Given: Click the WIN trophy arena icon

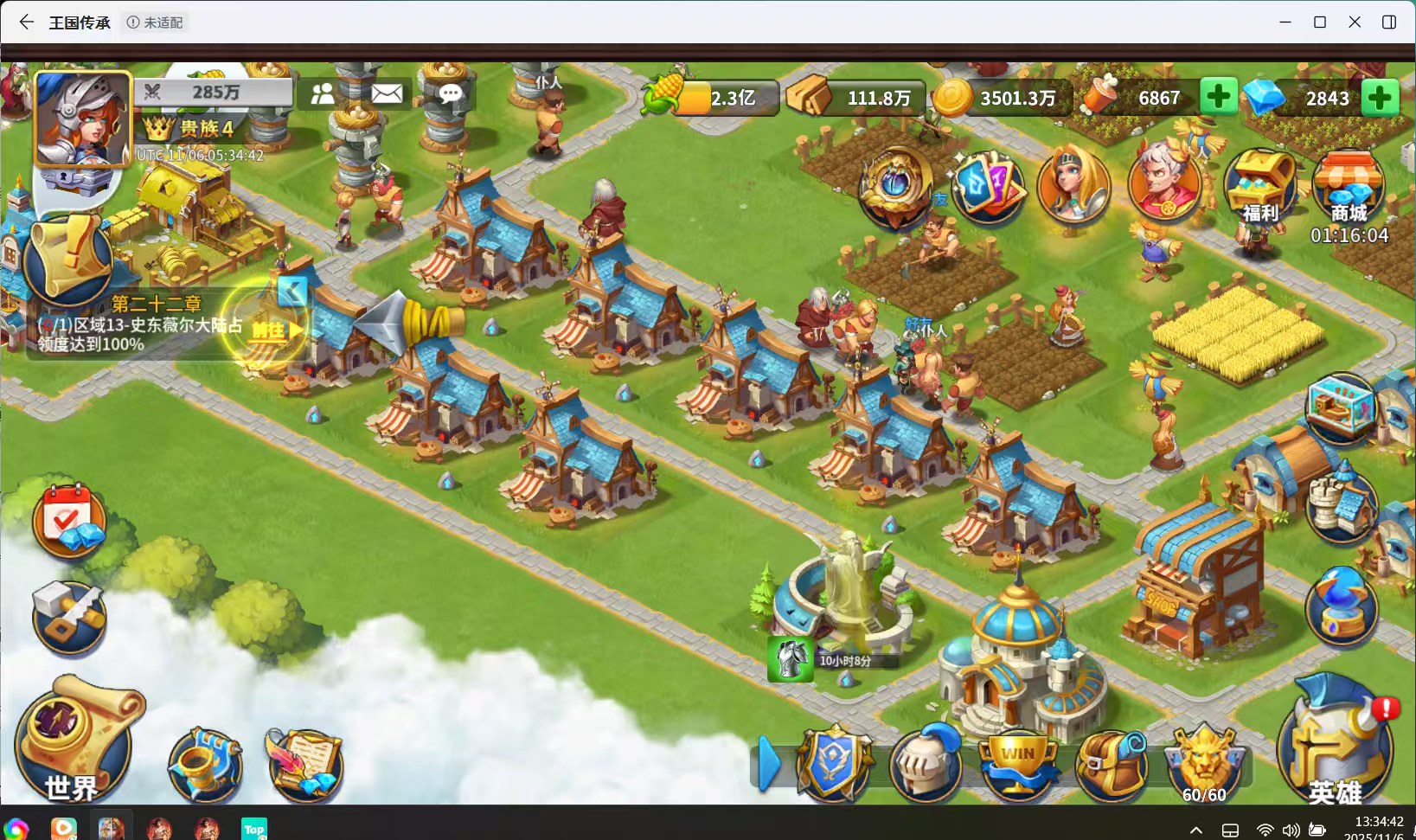Looking at the screenshot, I should coord(1019,761).
